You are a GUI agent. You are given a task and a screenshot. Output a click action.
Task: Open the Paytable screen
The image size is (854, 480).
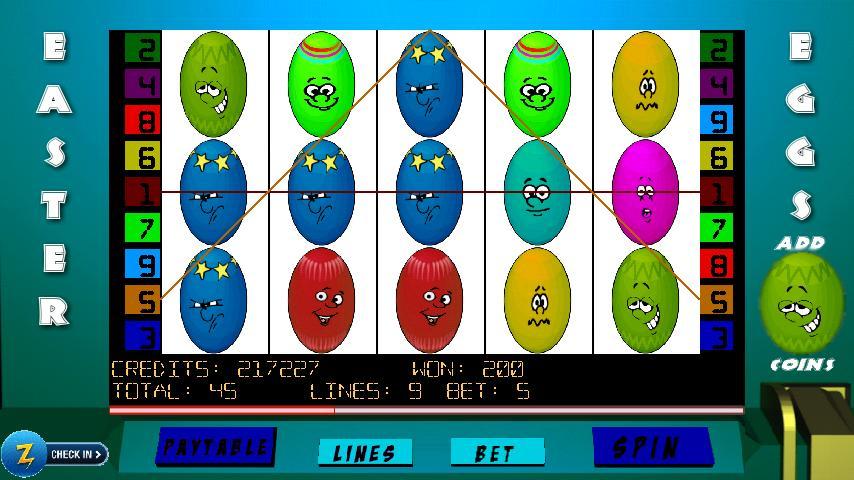(215, 447)
